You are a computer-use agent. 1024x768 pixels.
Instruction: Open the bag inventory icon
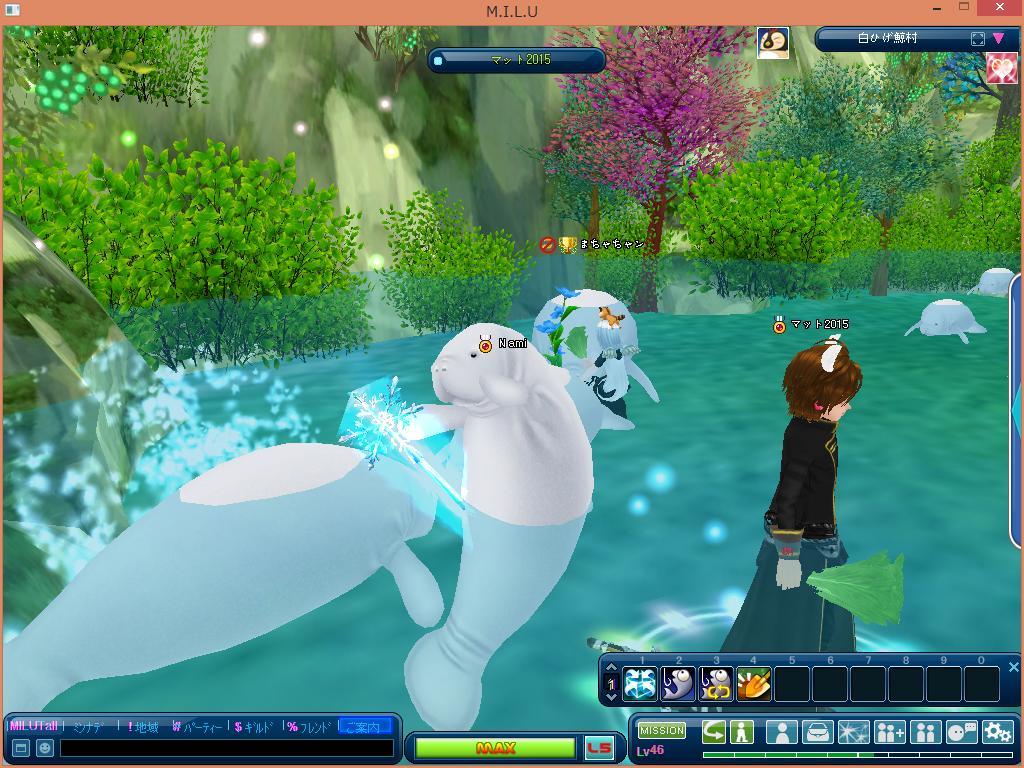point(817,732)
